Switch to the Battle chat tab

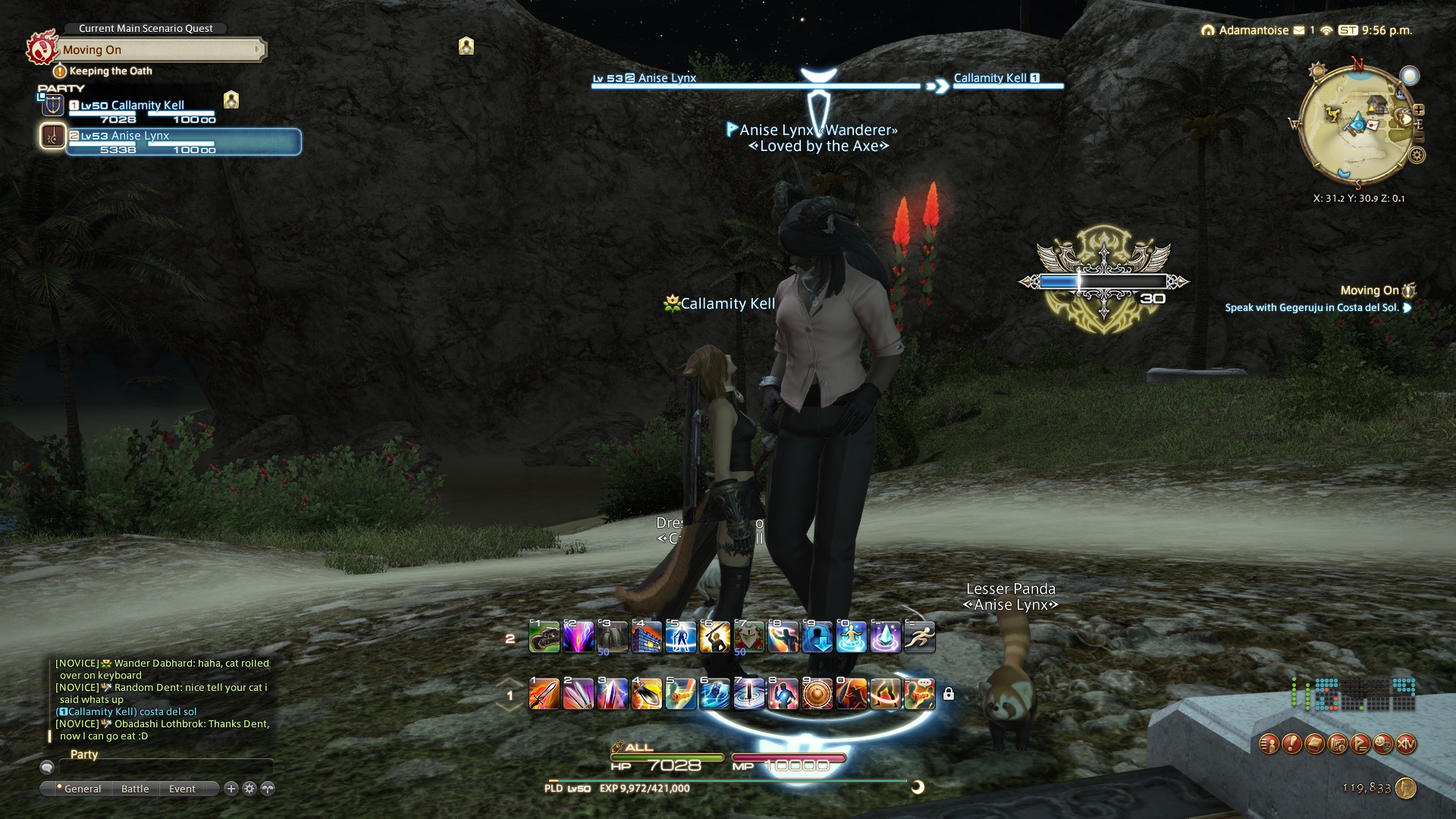point(135,789)
